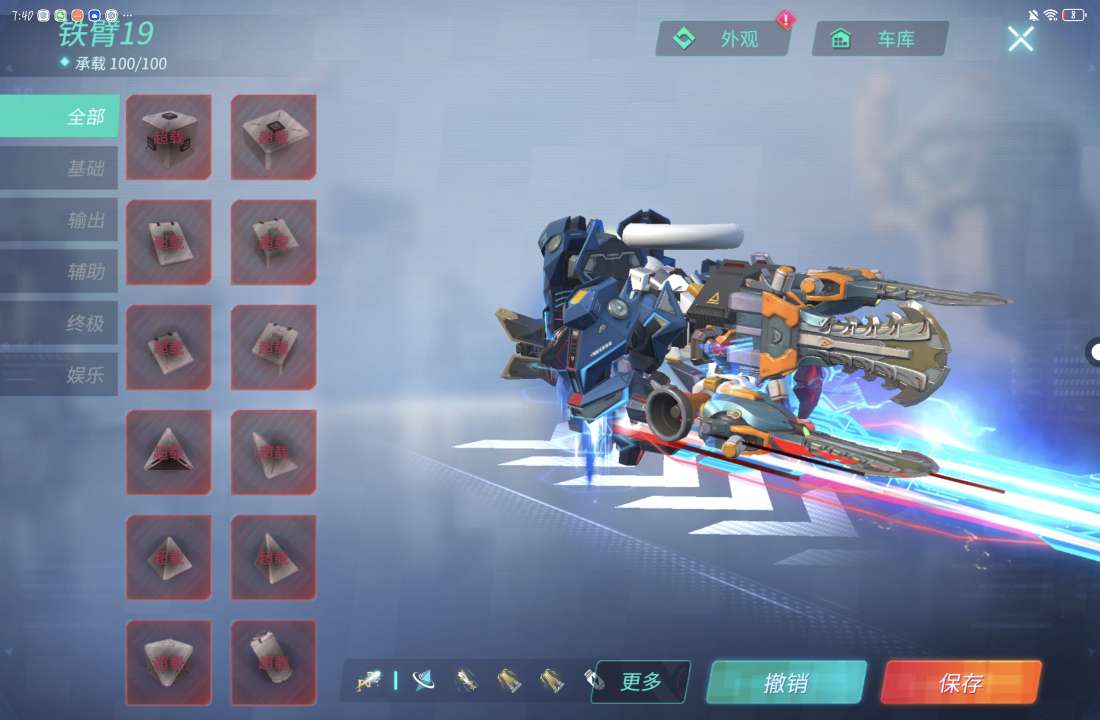Undo changes with the 撤销 button
Image resolution: width=1100 pixels, height=720 pixels.
click(x=786, y=683)
